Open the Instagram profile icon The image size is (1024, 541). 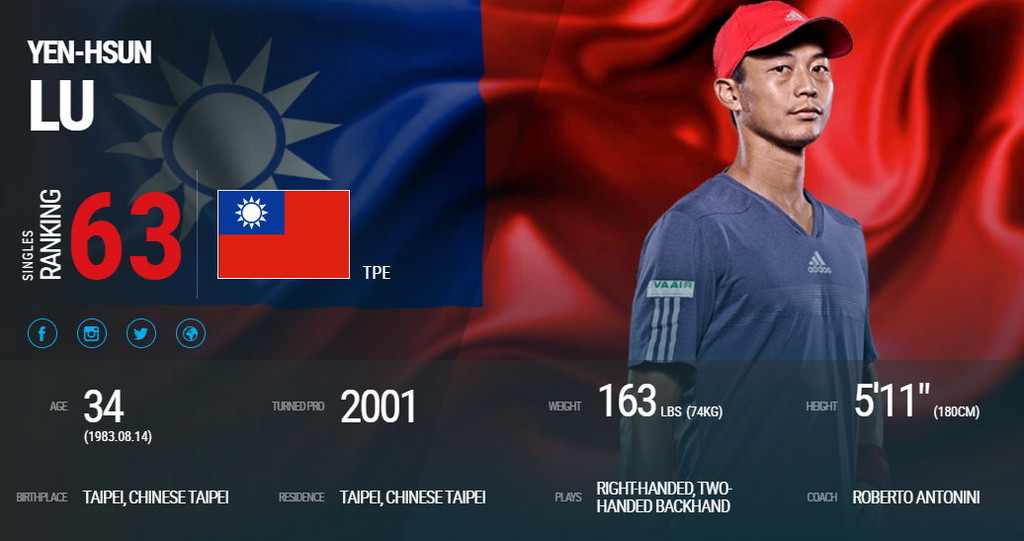(92, 333)
